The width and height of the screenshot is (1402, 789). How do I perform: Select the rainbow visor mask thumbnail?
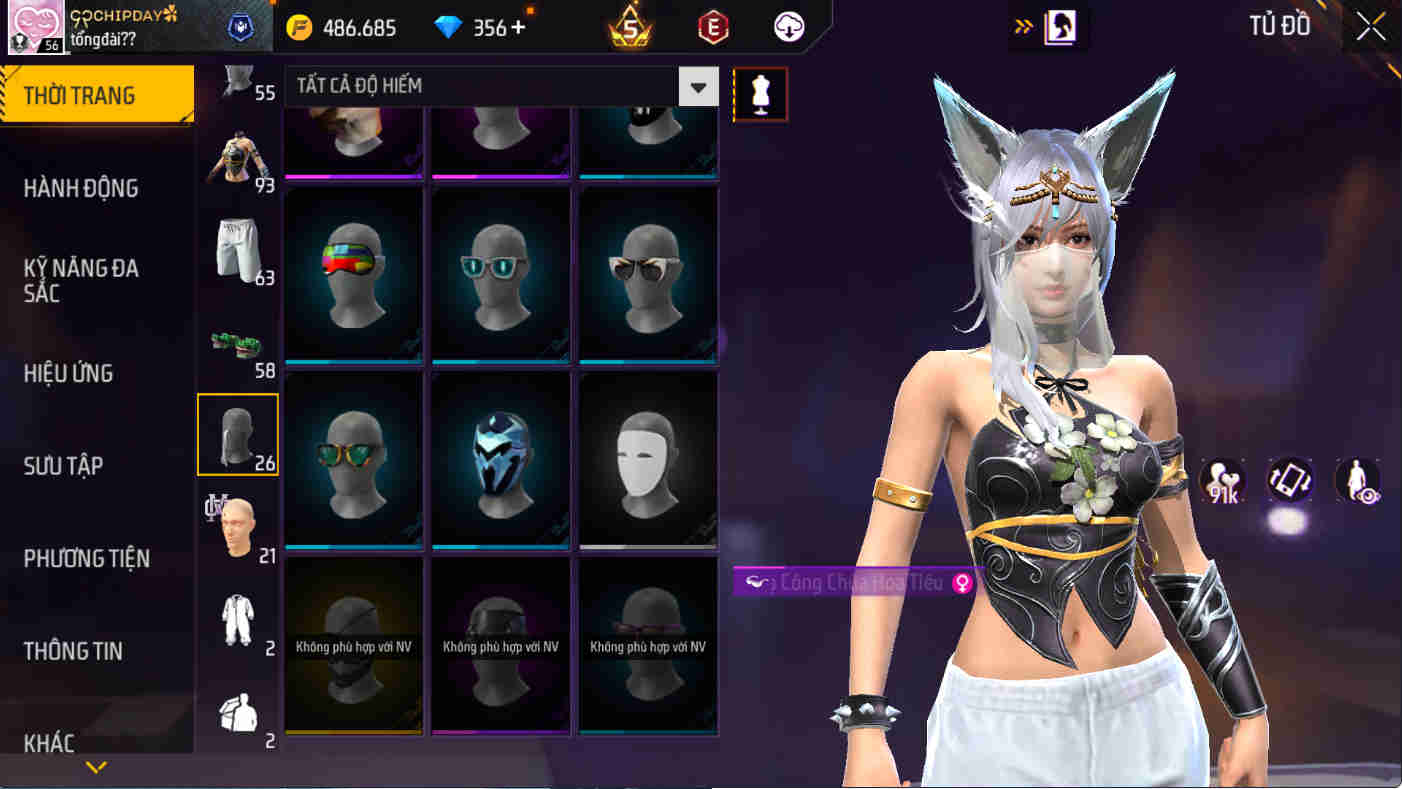352,274
